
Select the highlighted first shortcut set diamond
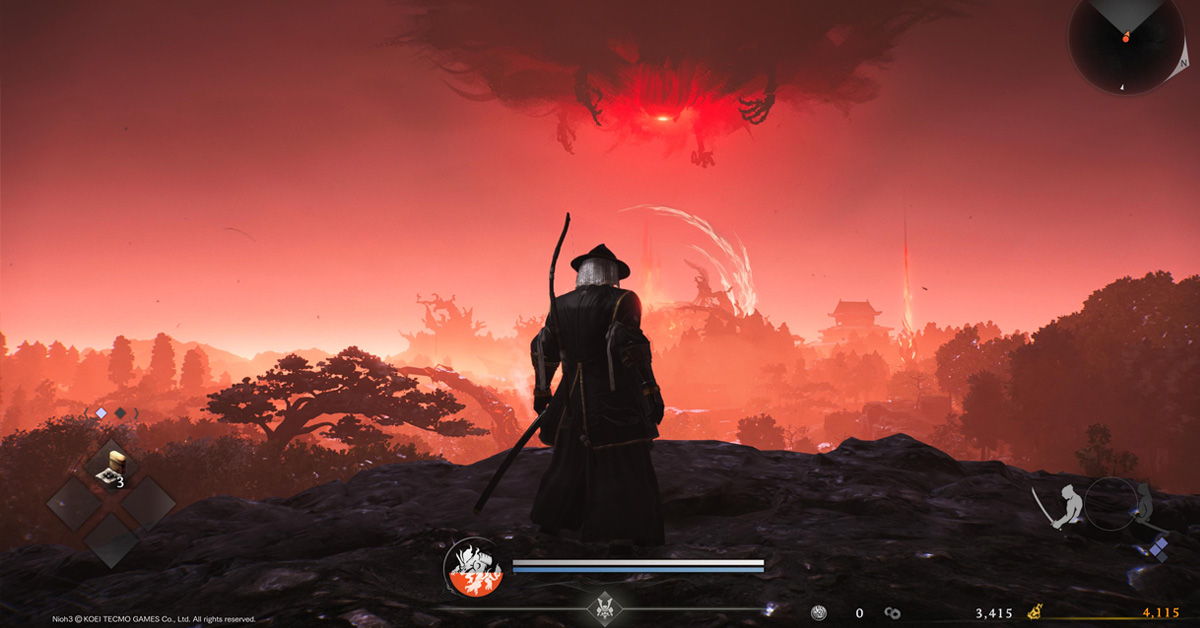101,412
